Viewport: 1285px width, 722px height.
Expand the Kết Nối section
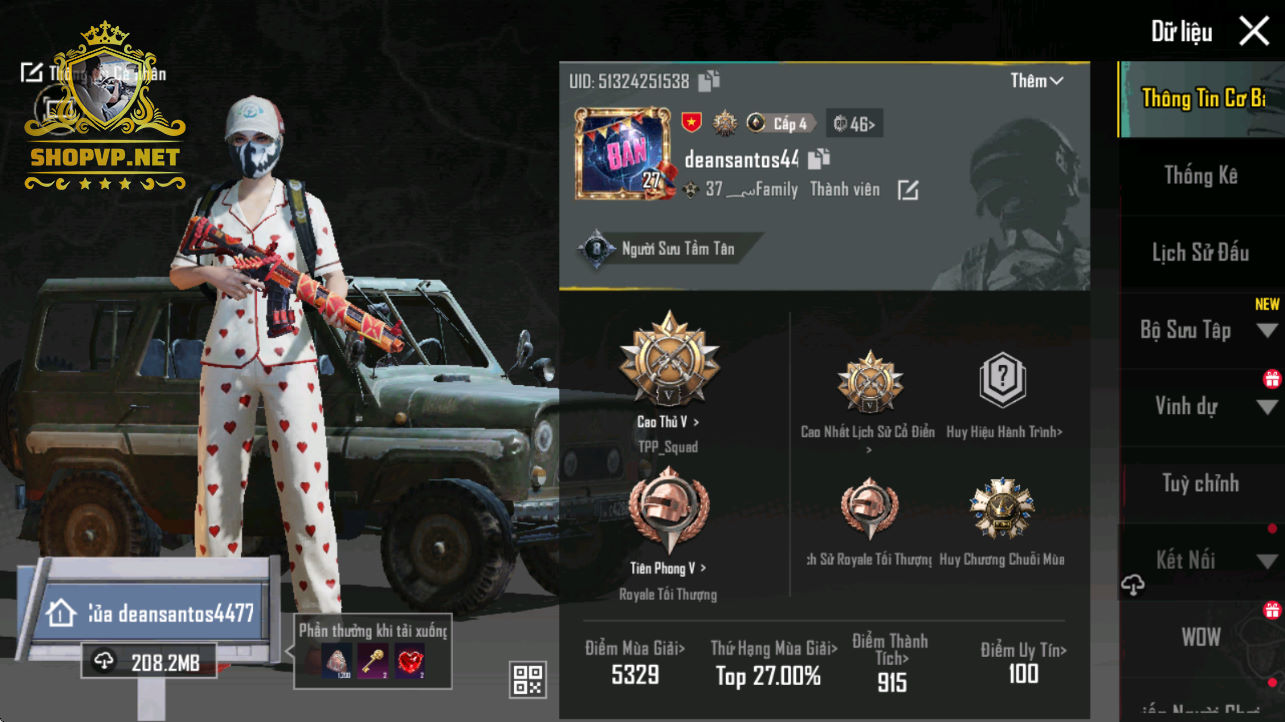[x=1200, y=560]
